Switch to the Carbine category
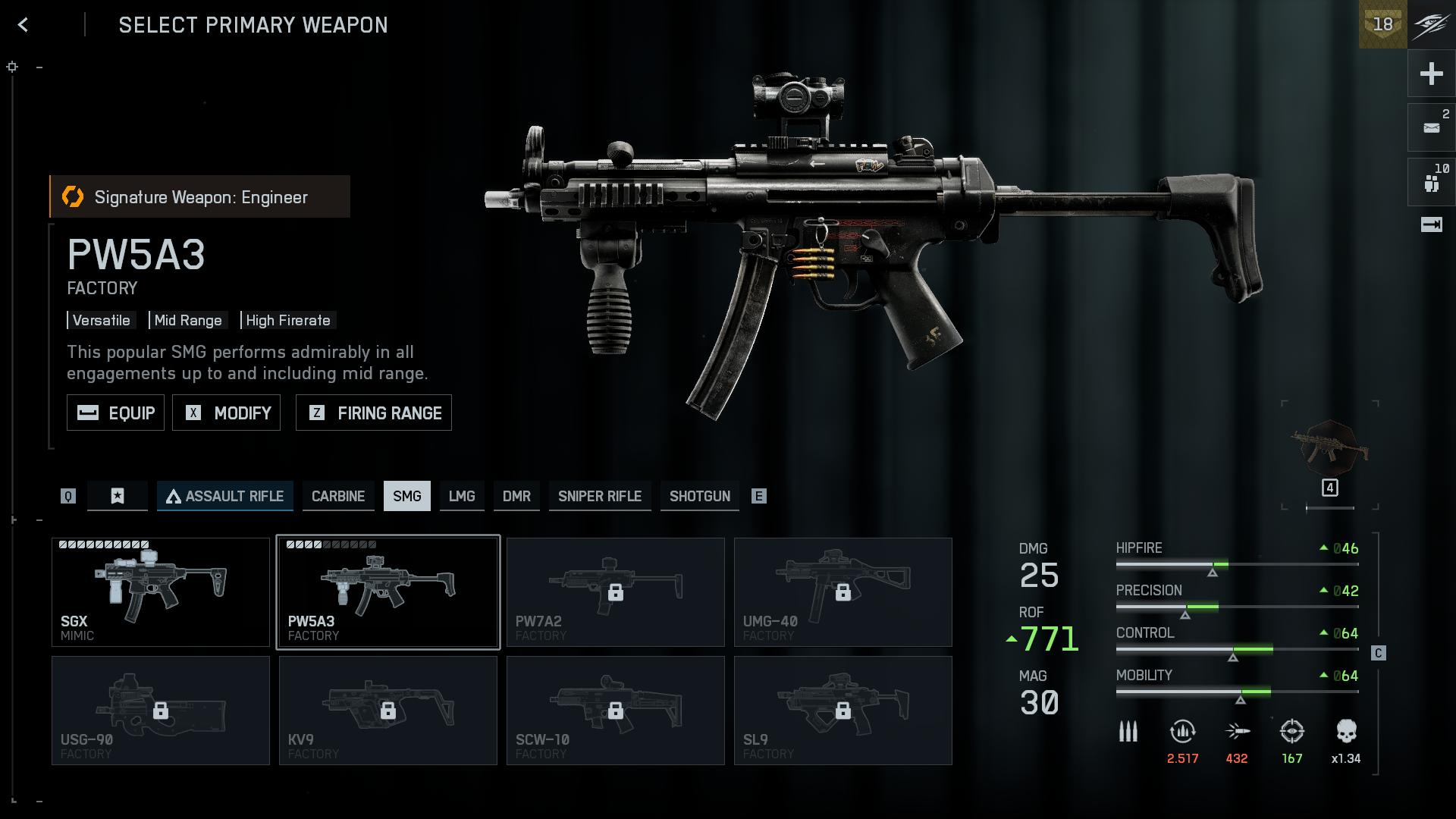Screen dimensions: 1456x819 pos(338,496)
